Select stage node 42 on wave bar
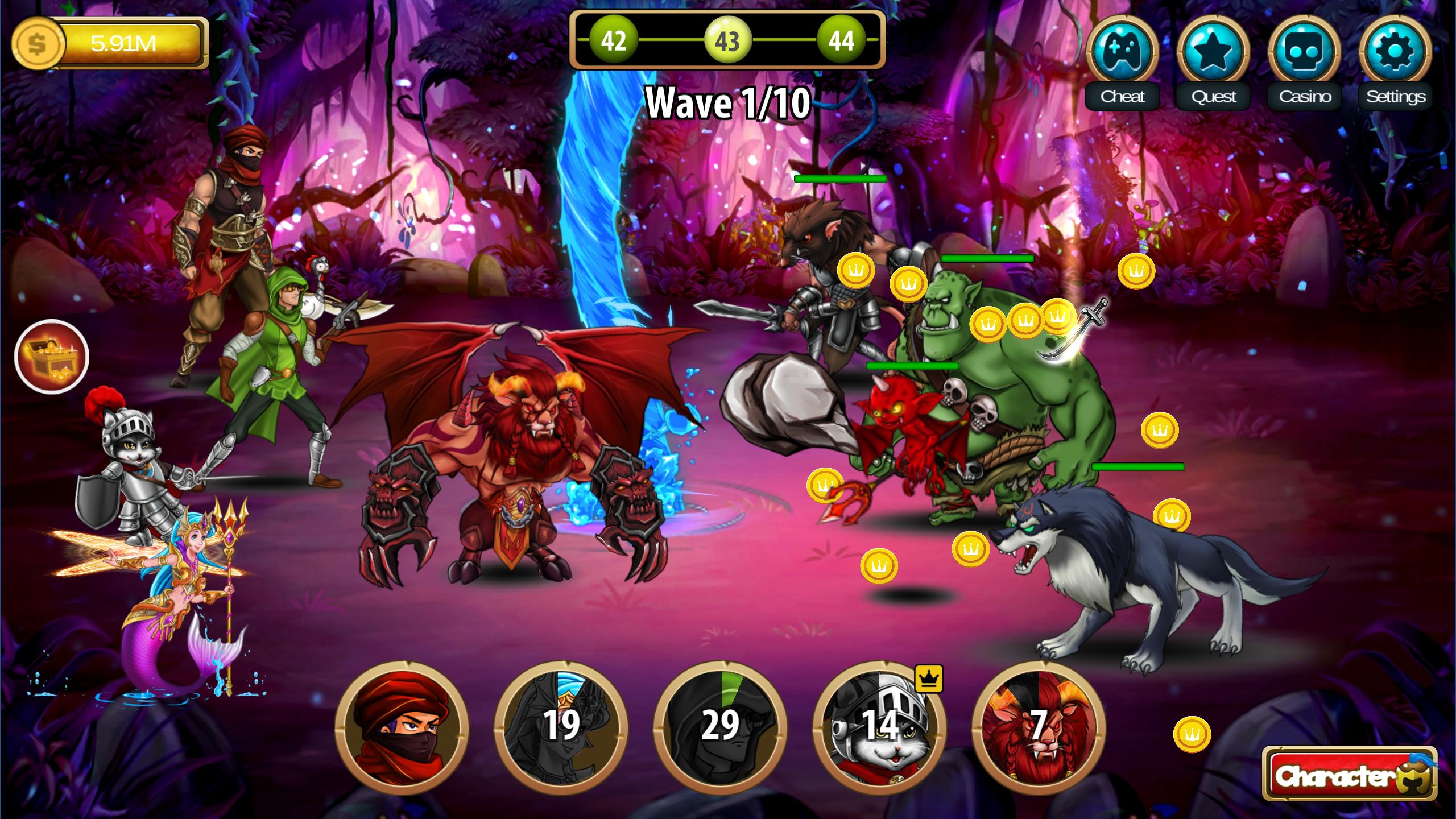 coord(612,41)
